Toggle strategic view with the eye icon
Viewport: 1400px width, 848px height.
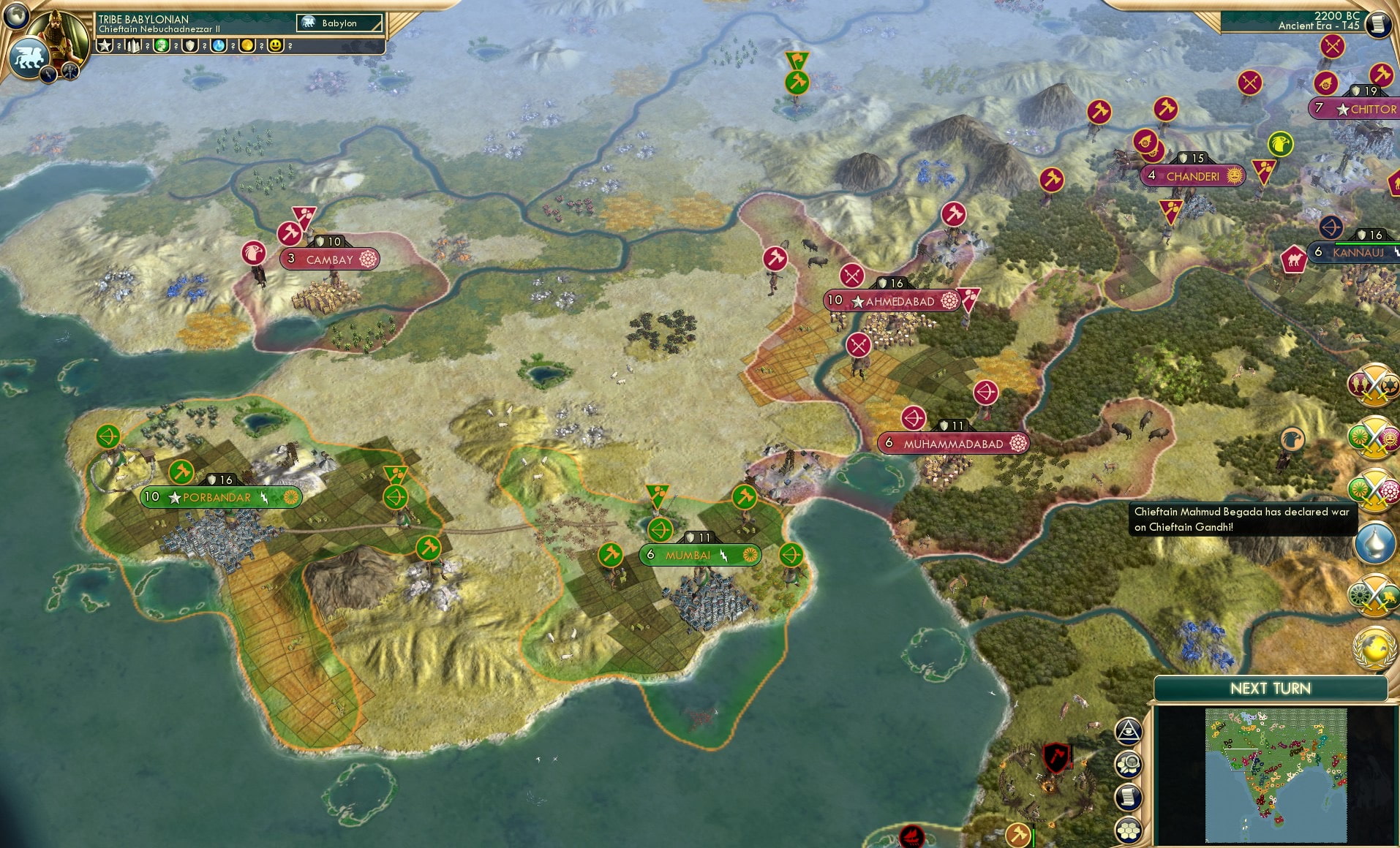pos(1129,731)
